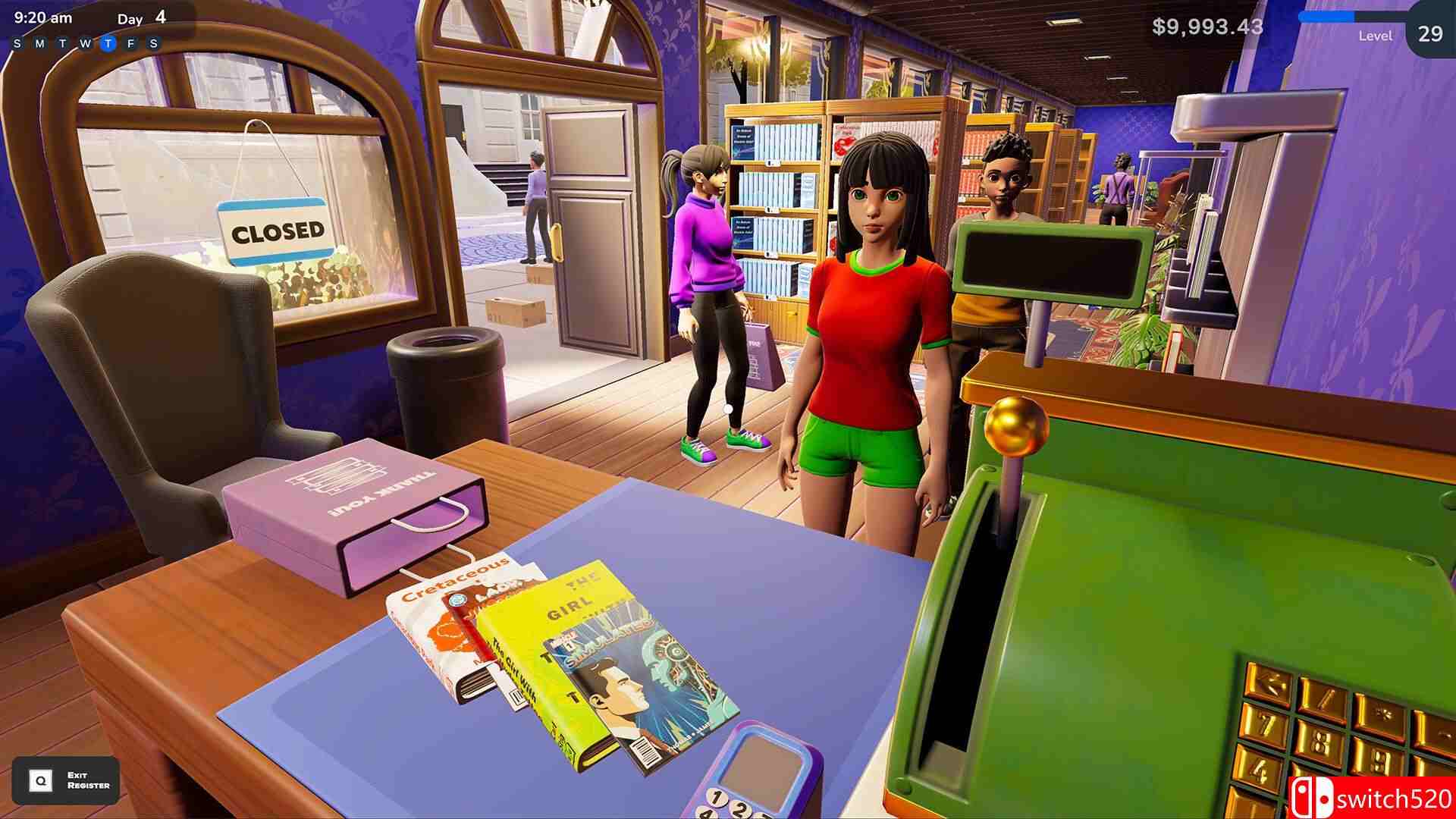Click the CLOSED sign on the window
Viewport: 1456px width, 819px height.
(277, 229)
